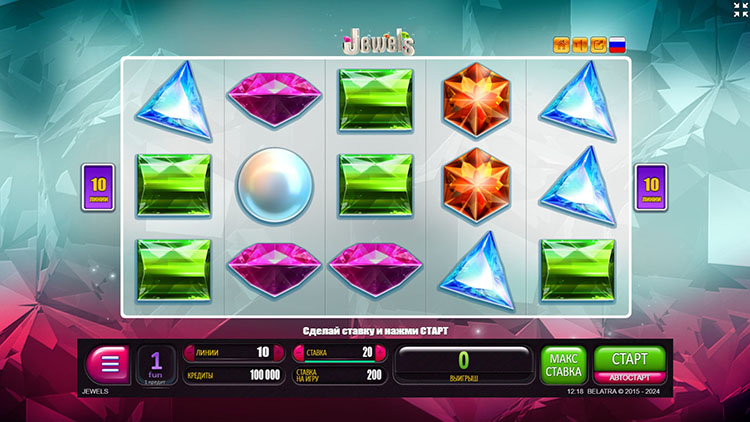Enable АВТОСТАРТ auto-spin mode
The height and width of the screenshot is (422, 750).
(x=621, y=377)
